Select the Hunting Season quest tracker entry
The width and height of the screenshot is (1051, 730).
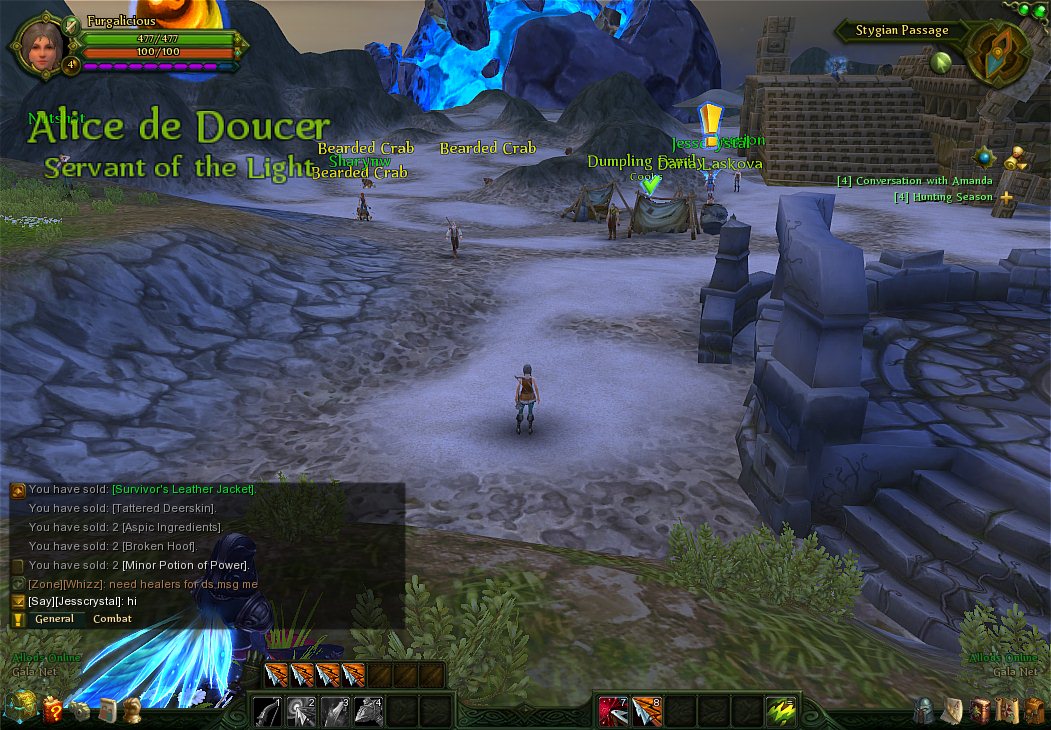(x=943, y=197)
